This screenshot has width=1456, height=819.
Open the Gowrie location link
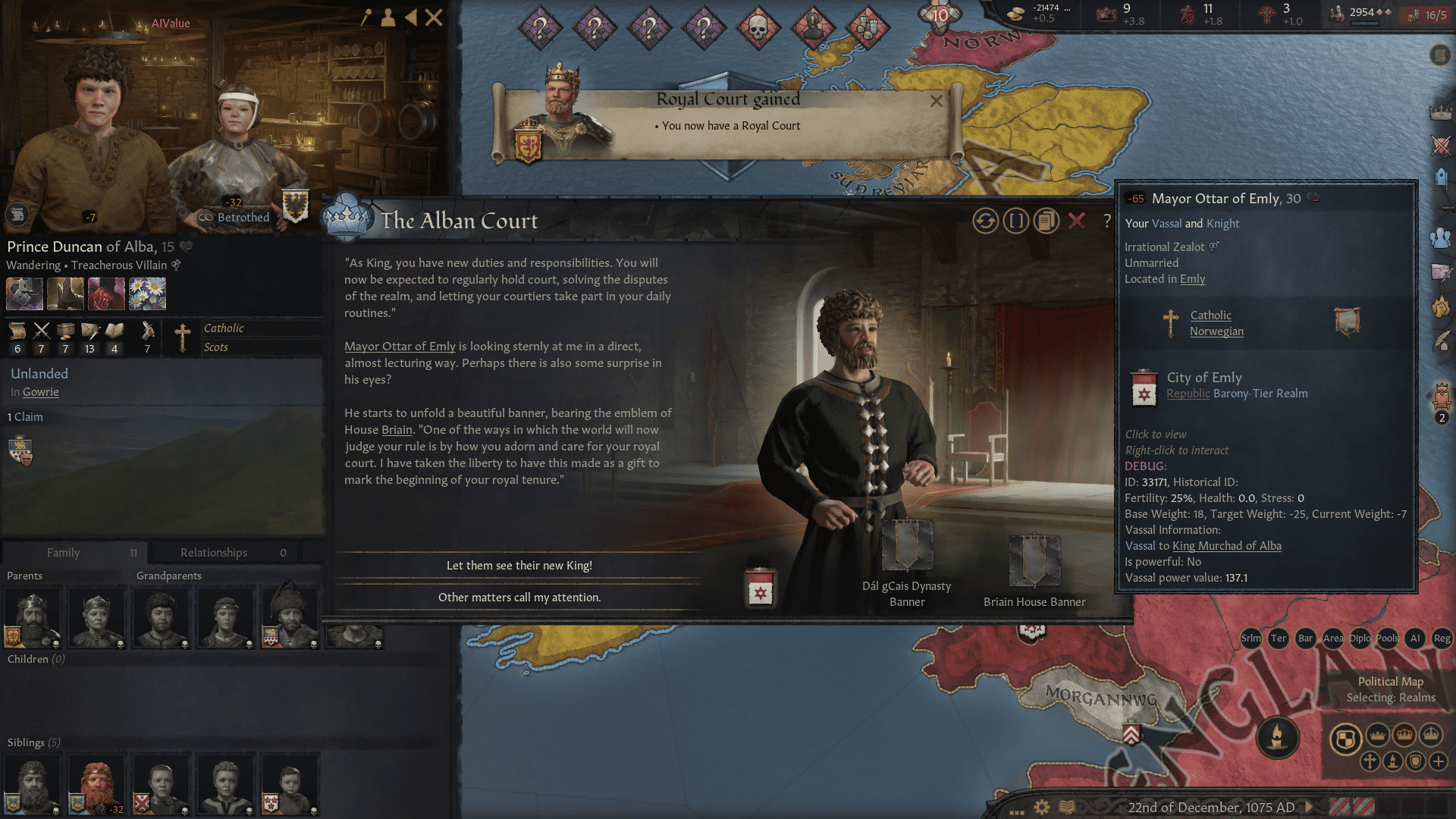click(x=40, y=392)
